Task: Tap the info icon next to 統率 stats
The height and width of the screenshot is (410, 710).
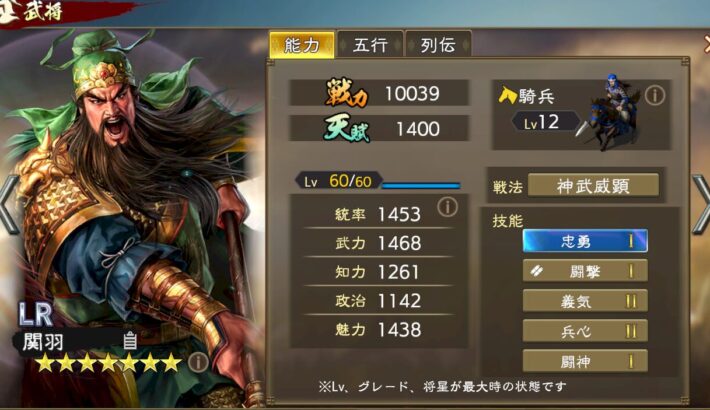Action: coord(447,207)
